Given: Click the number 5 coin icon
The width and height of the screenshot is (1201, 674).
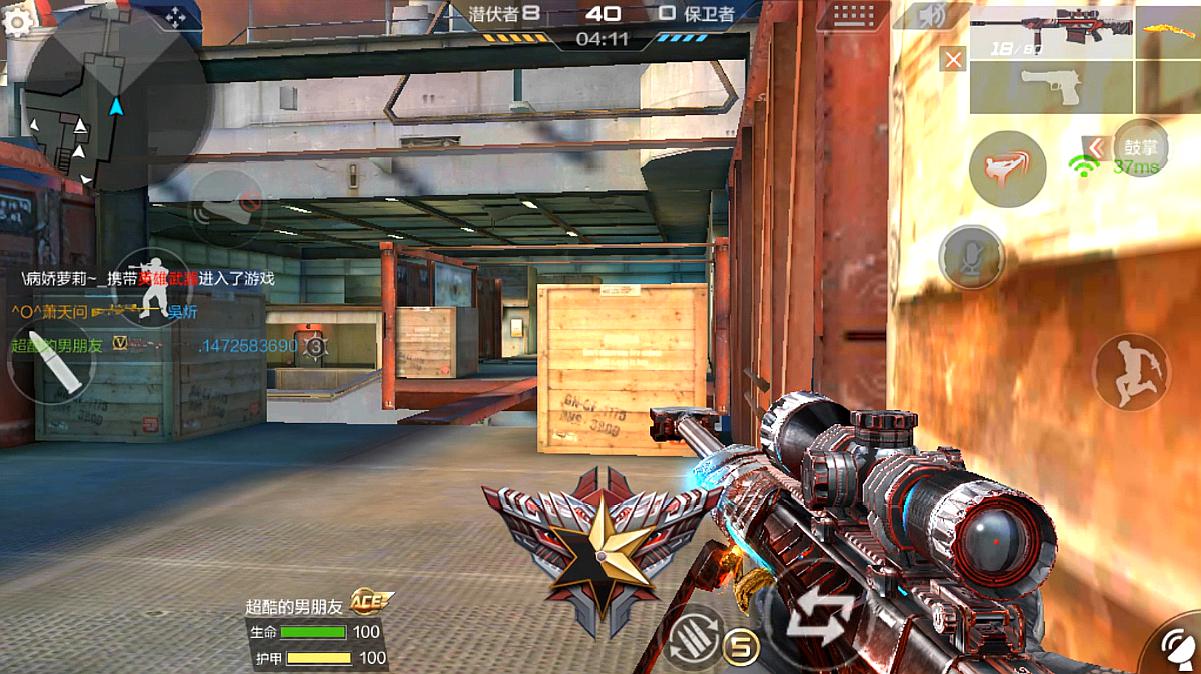Looking at the screenshot, I should pyautogui.click(x=741, y=646).
